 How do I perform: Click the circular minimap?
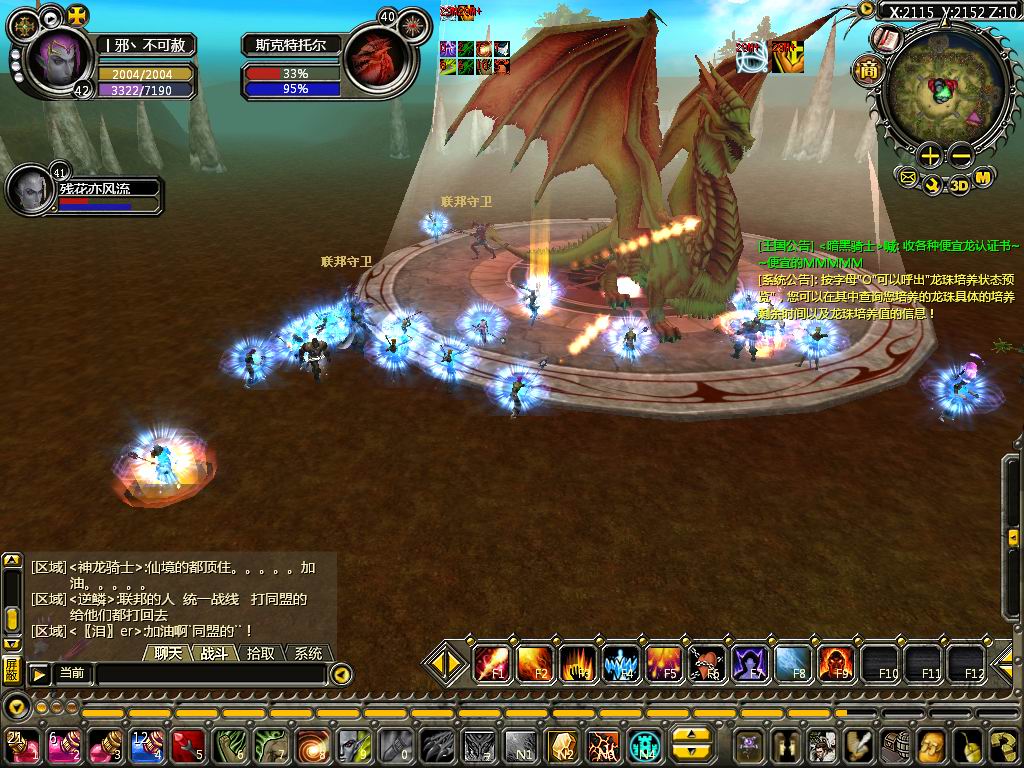941,90
